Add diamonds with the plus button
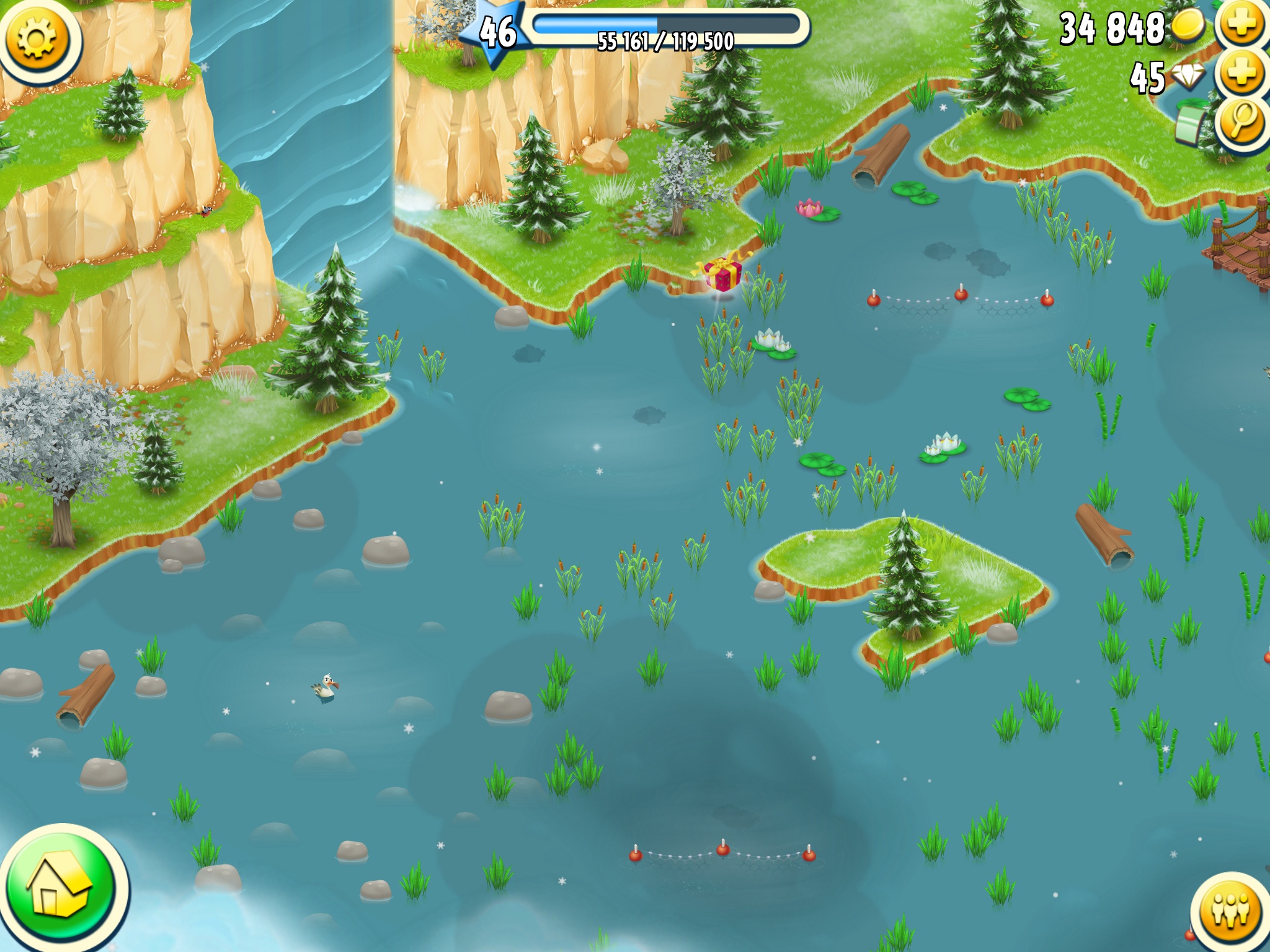The image size is (1270, 952). point(1242,74)
